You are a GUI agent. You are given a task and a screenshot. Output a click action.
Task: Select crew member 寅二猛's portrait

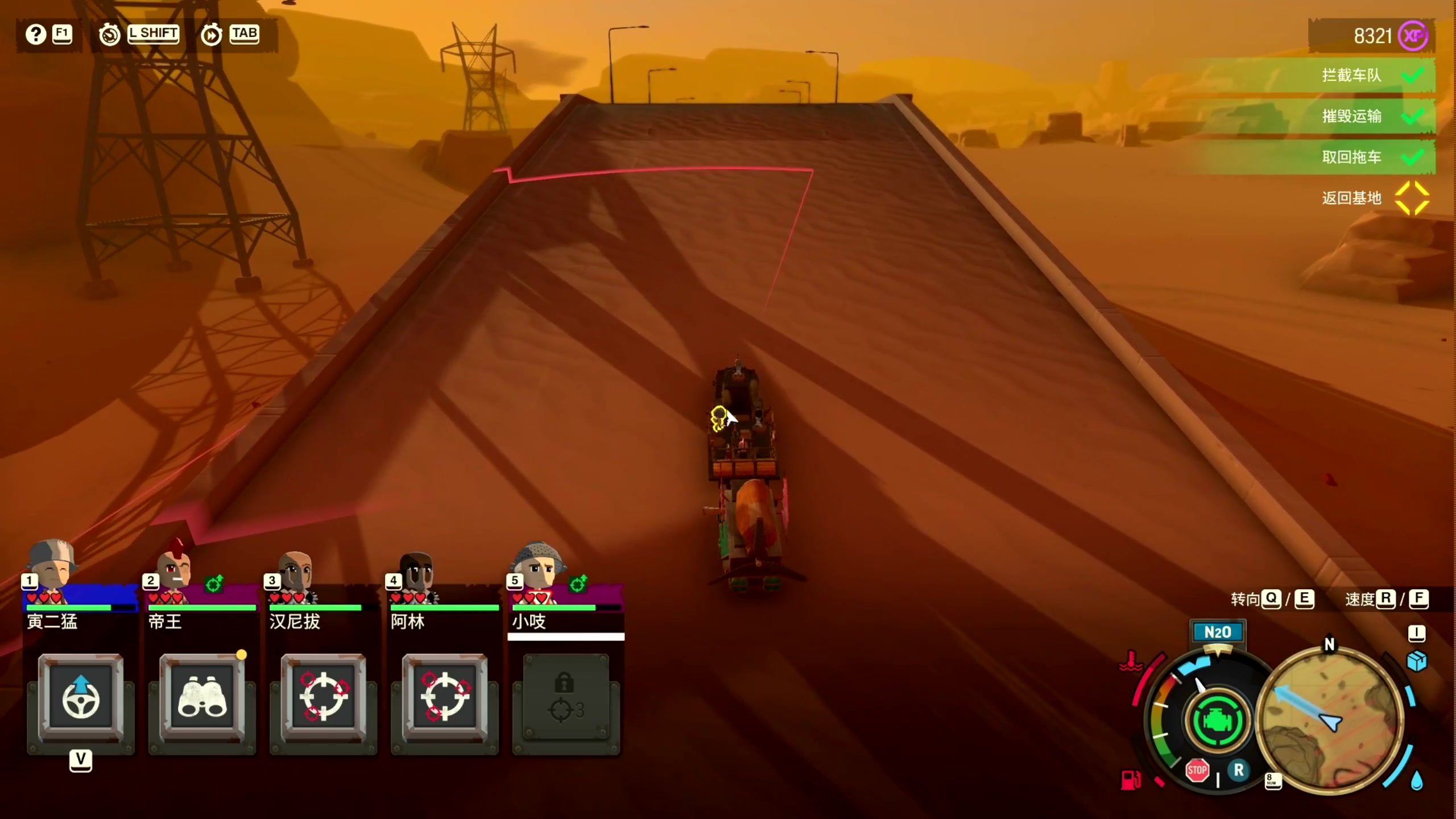[x=52, y=569]
